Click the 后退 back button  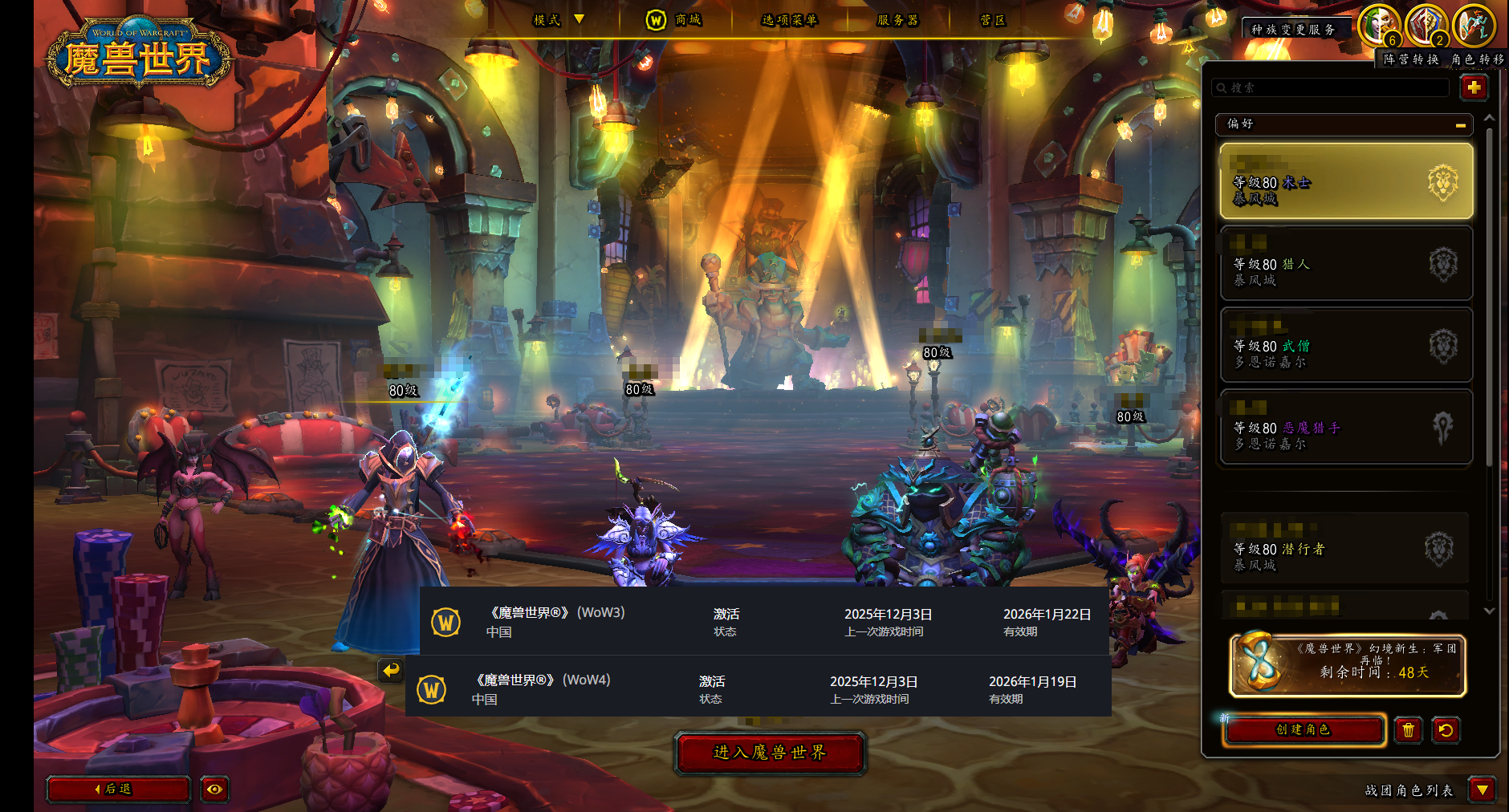pos(118,790)
